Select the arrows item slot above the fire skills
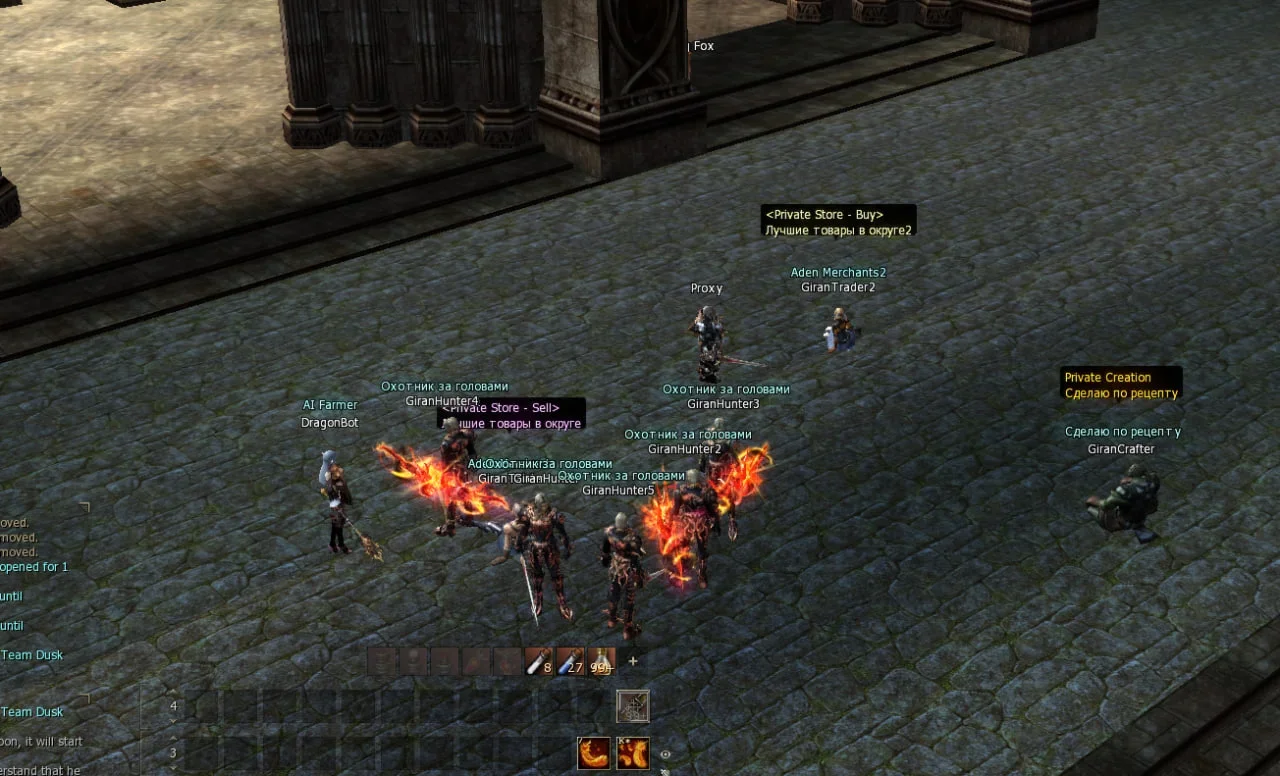 [632, 706]
